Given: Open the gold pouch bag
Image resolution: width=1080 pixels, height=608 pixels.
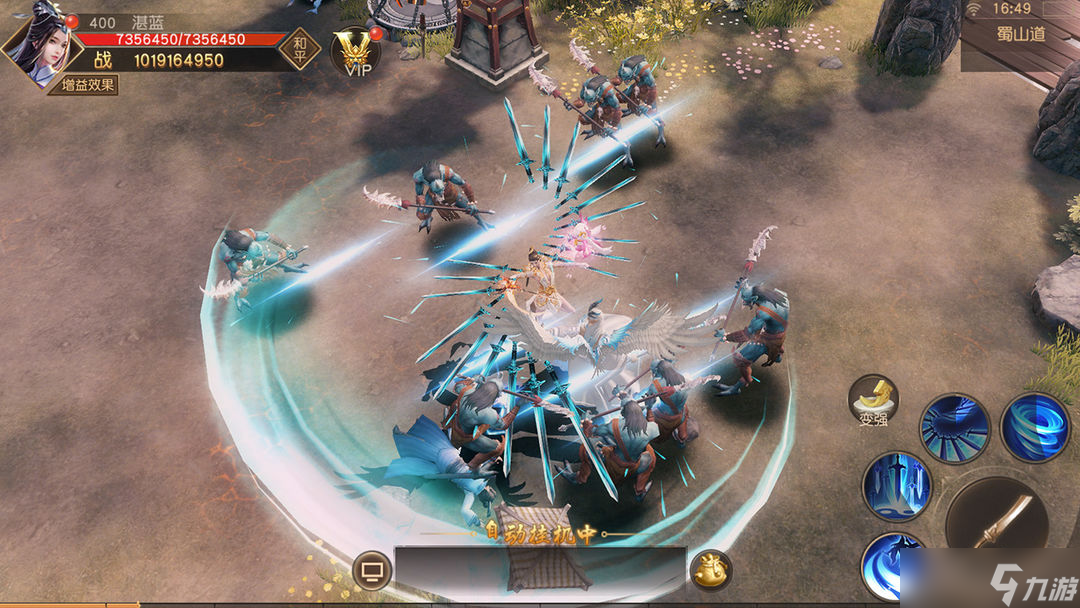Looking at the screenshot, I should point(711,570).
